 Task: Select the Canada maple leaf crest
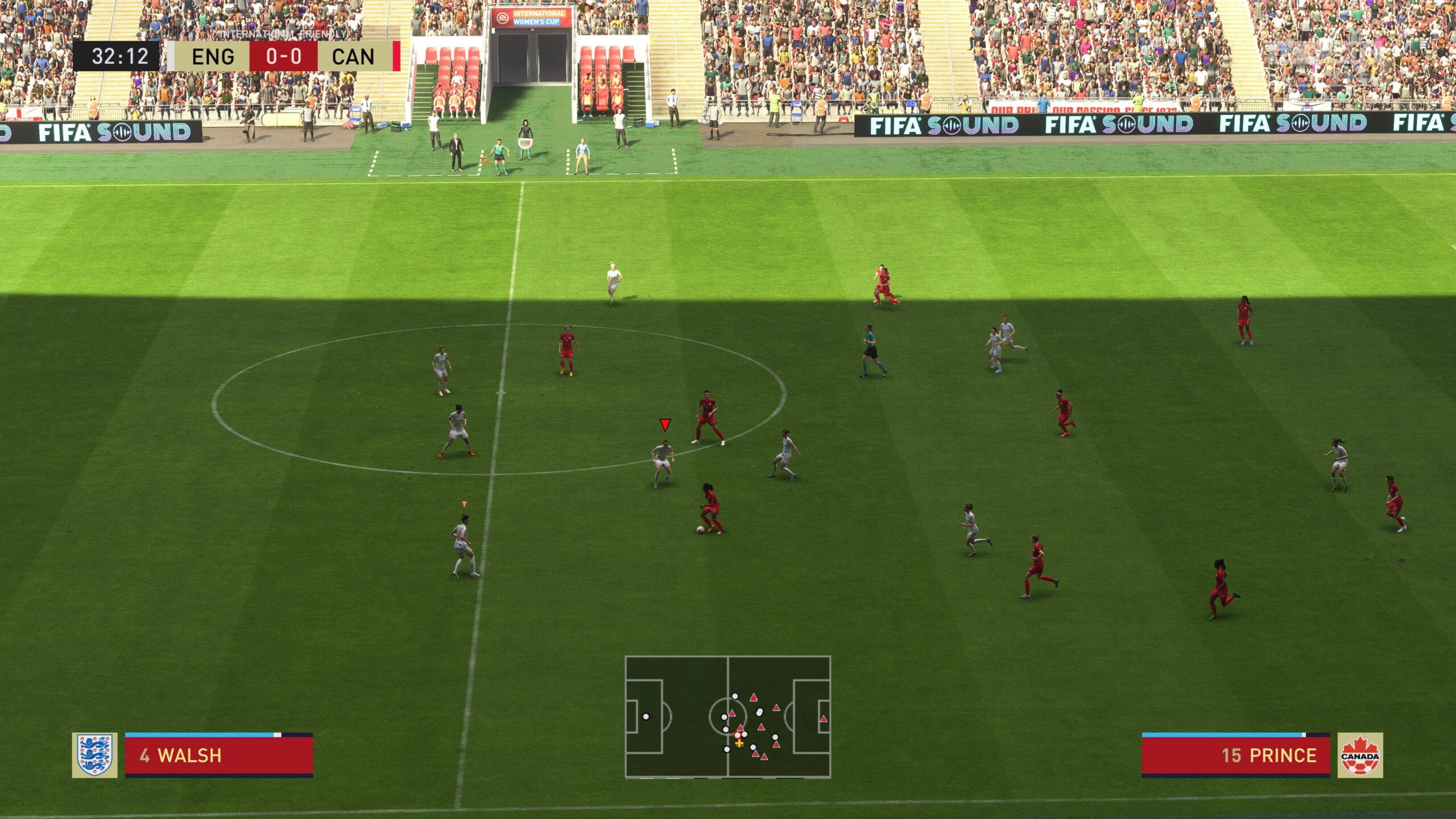tap(1359, 755)
